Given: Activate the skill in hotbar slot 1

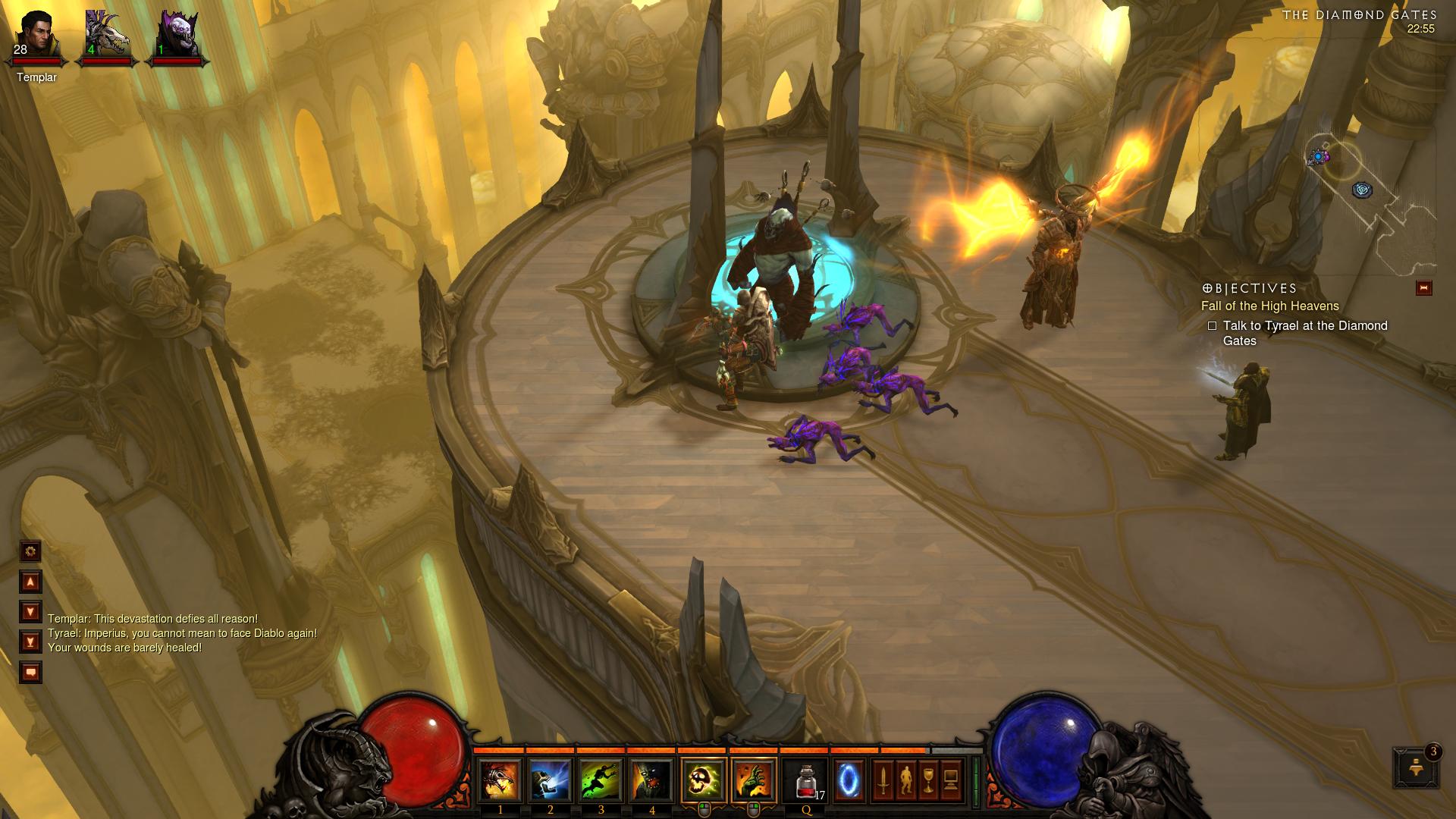Looking at the screenshot, I should (500, 780).
